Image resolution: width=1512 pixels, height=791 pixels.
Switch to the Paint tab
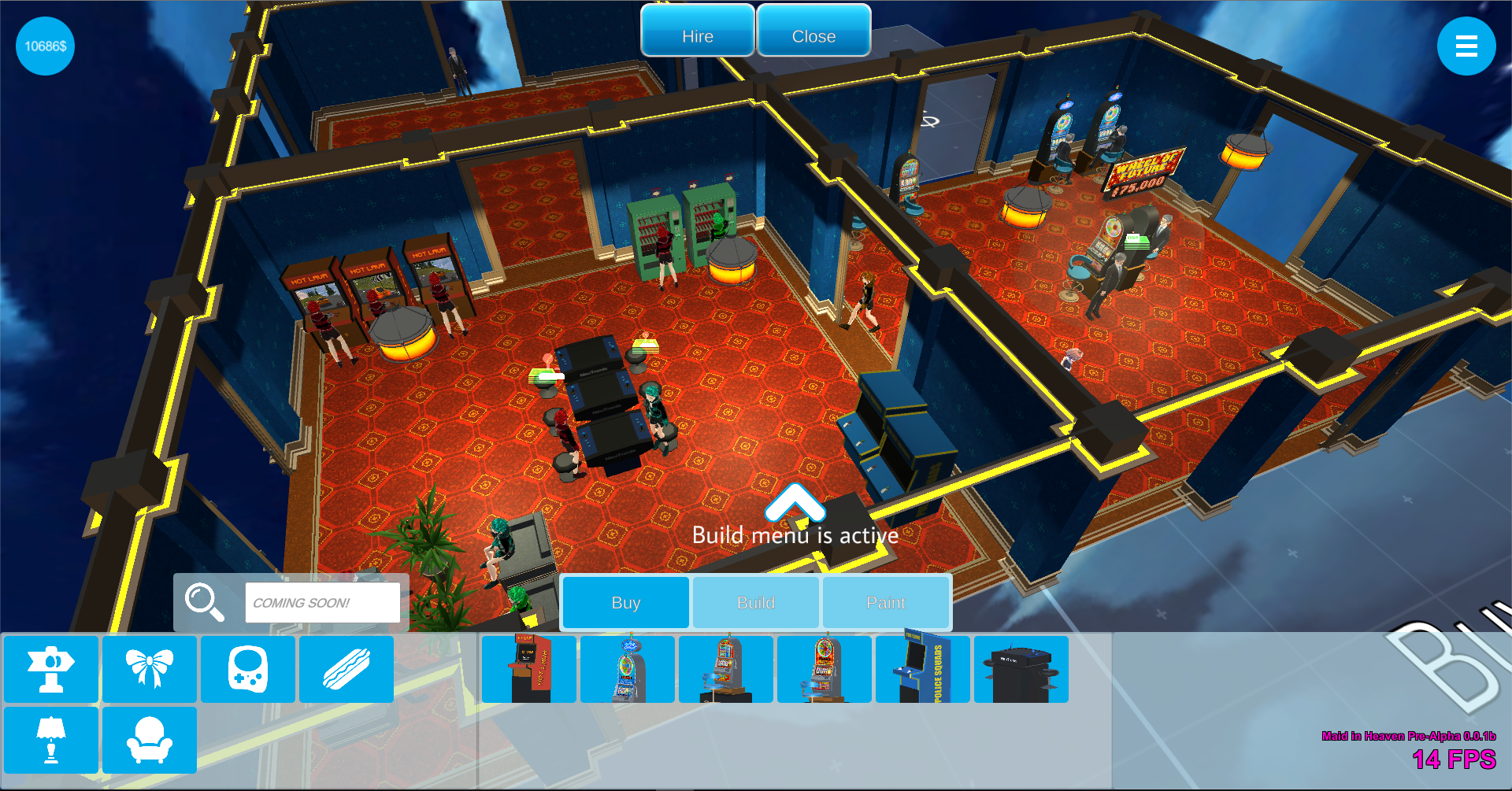pos(885,602)
